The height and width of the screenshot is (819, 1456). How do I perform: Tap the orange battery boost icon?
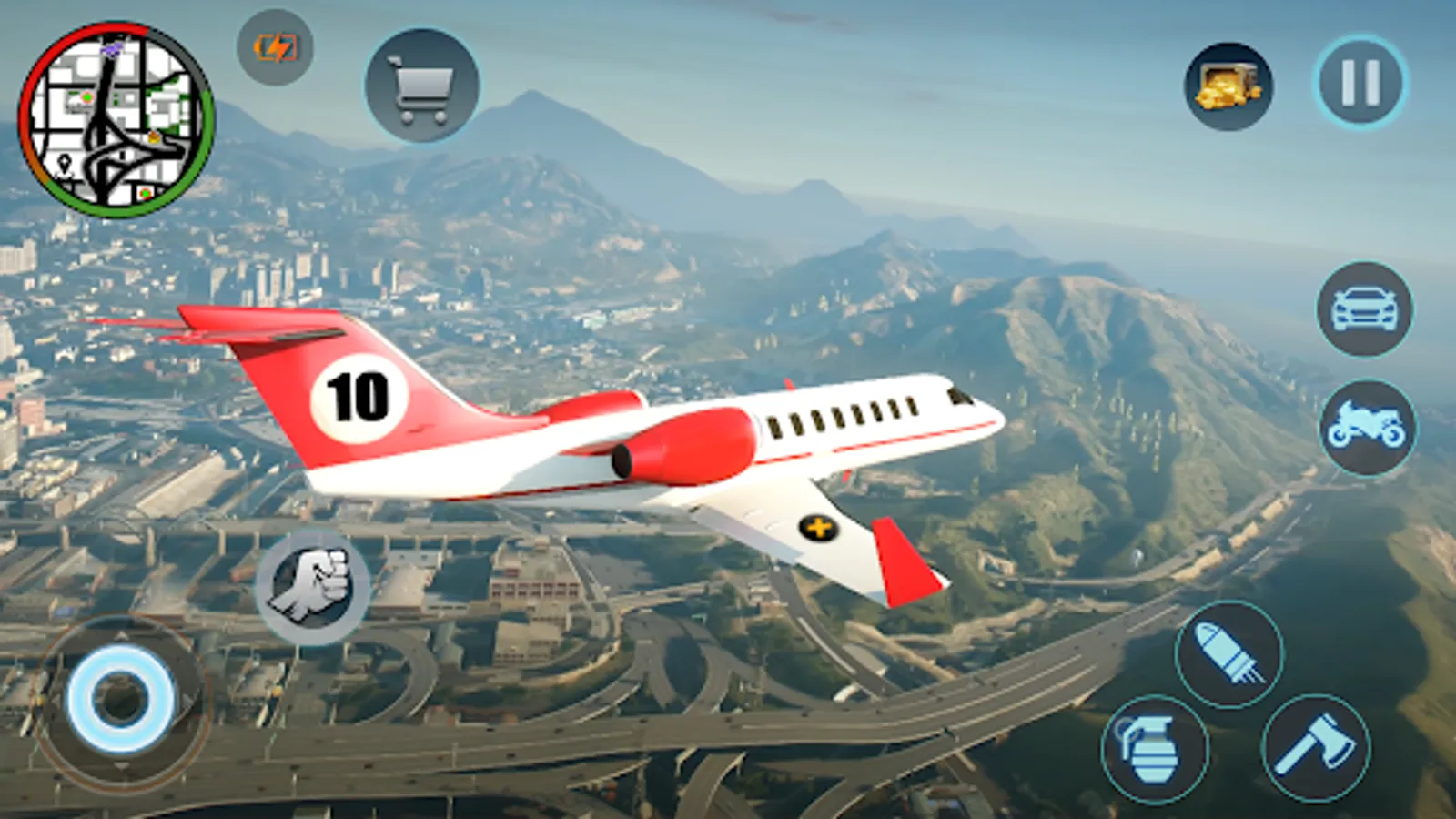(x=275, y=47)
